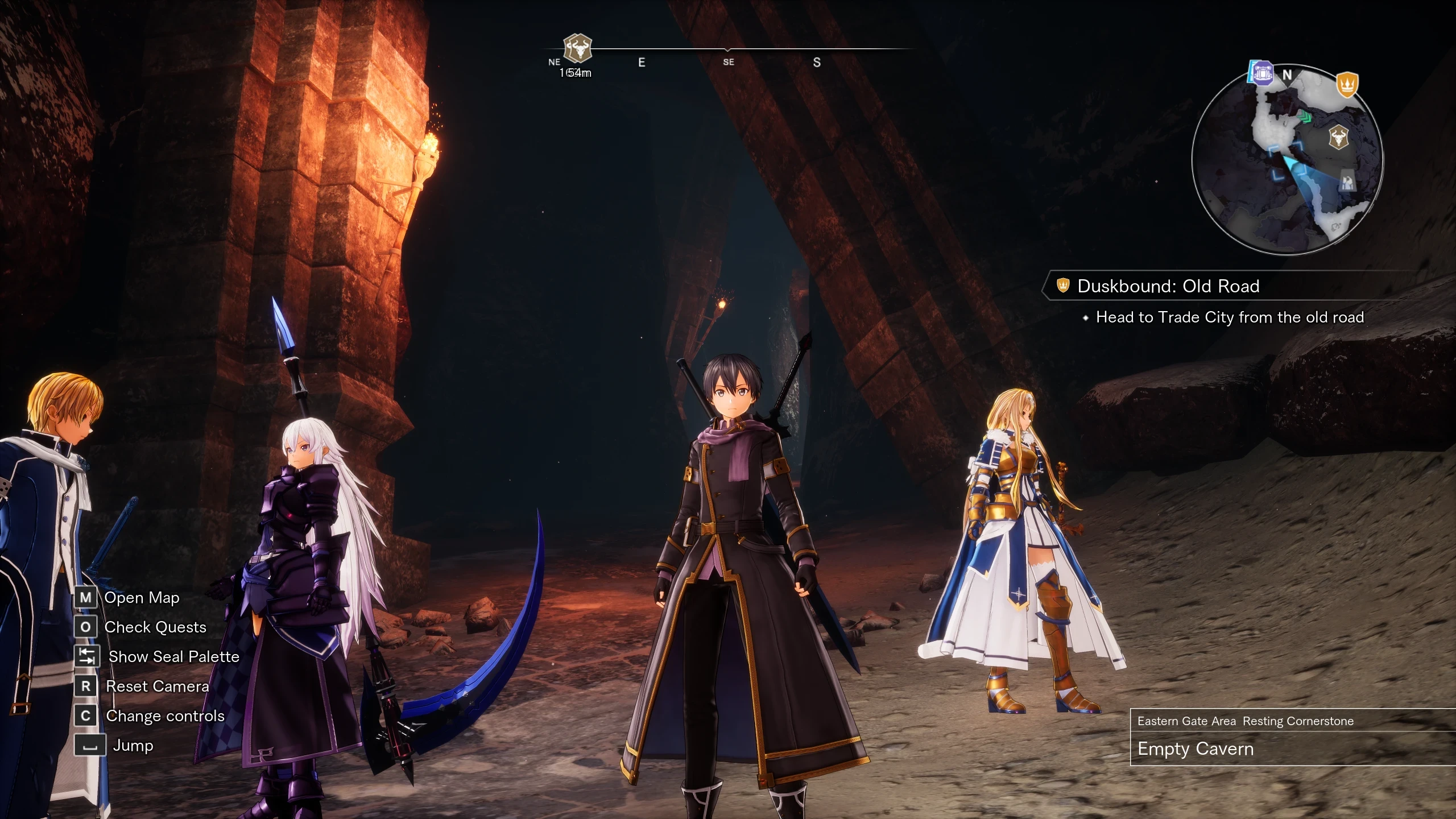This screenshot has height=819, width=1456.
Task: Click the N north indicator on the minimap
Action: [x=1288, y=74]
